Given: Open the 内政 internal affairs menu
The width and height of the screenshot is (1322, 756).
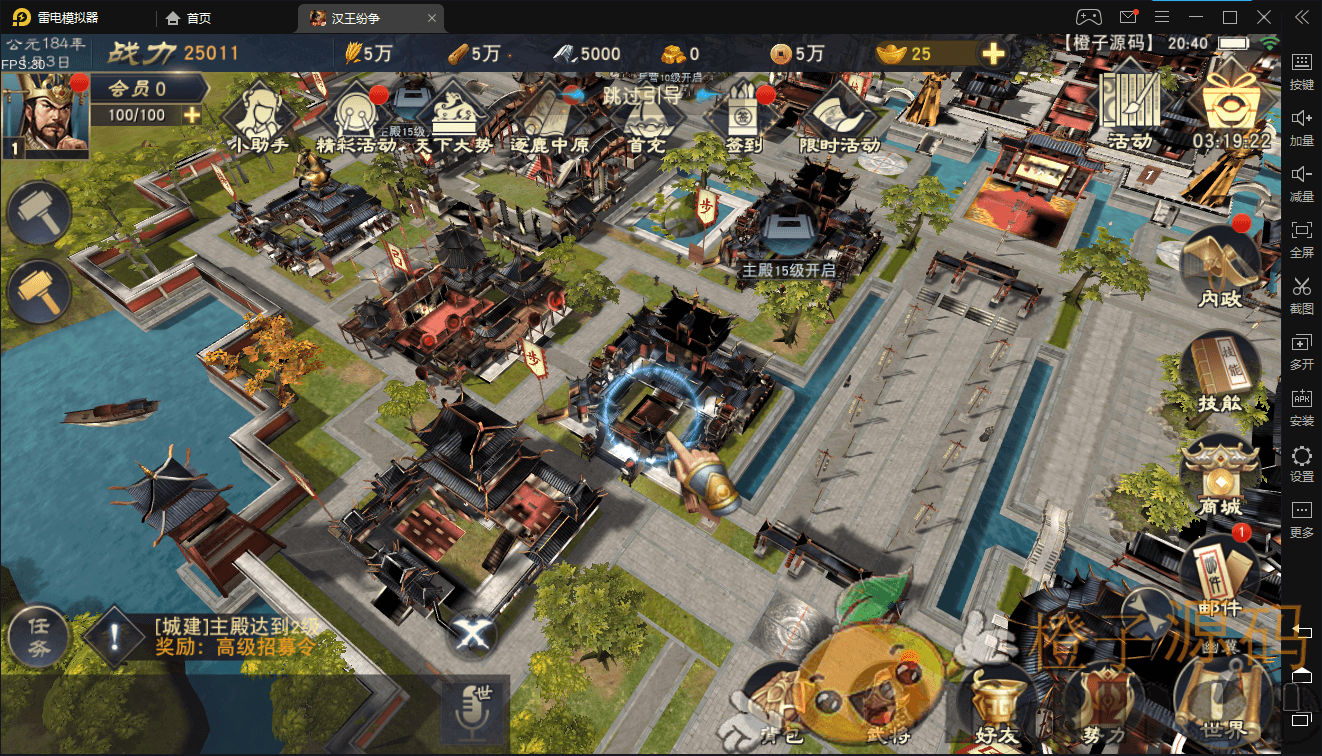Looking at the screenshot, I should coord(1220,267).
